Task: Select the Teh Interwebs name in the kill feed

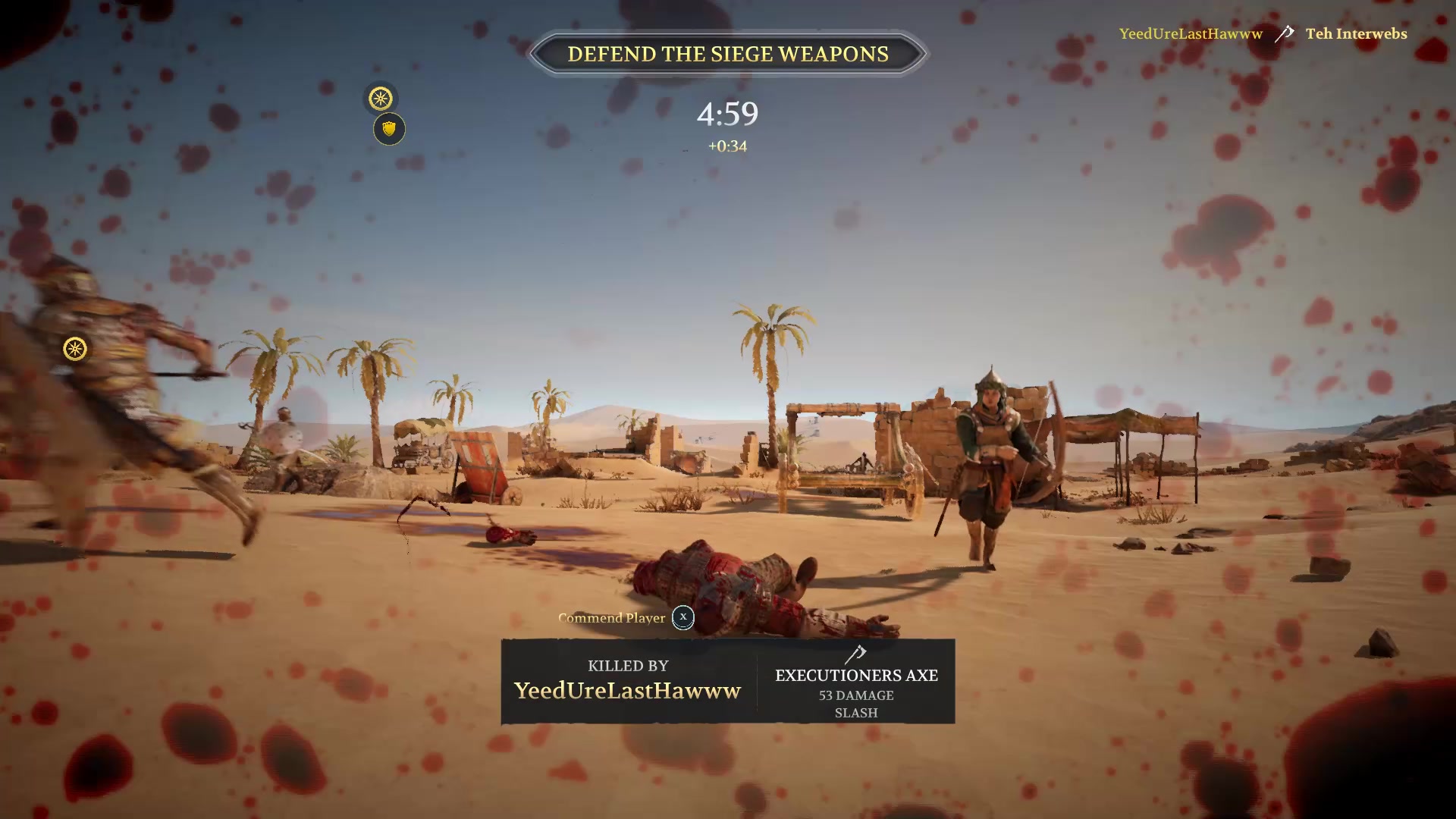Action: click(1356, 33)
